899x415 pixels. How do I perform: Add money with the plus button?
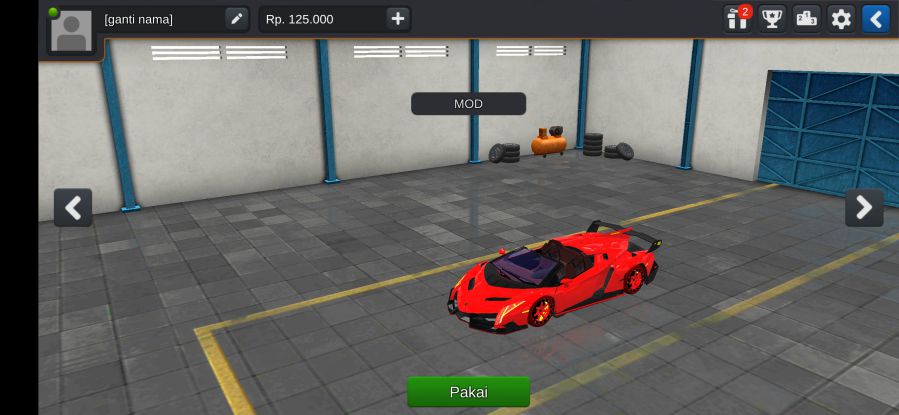click(398, 19)
